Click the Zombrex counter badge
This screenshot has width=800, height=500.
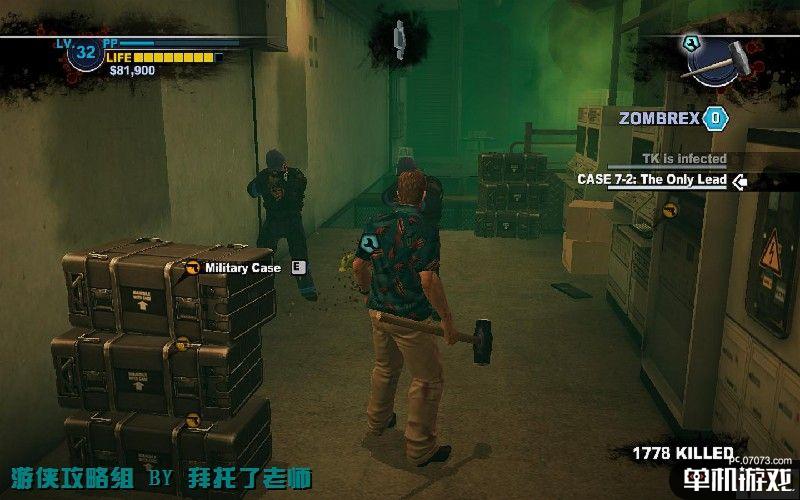[714, 119]
